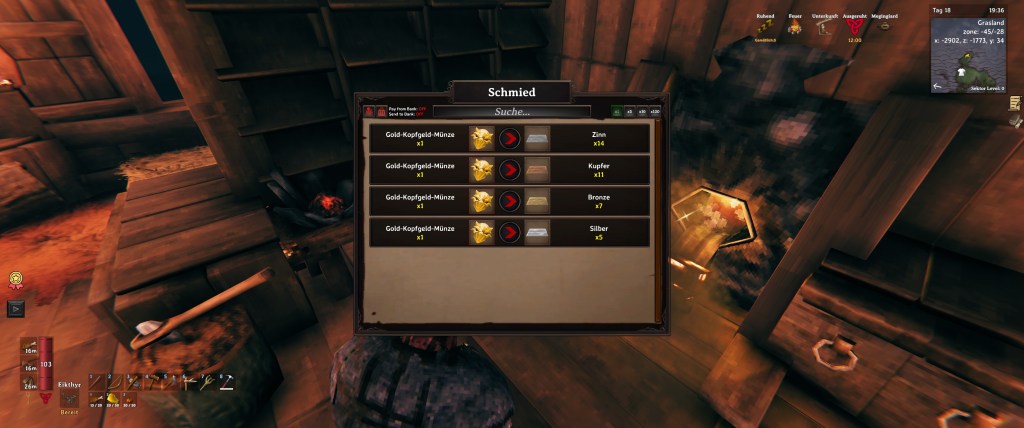Set trade multiplier to x5
Image resolution: width=1024 pixels, height=428 pixels.
point(629,112)
